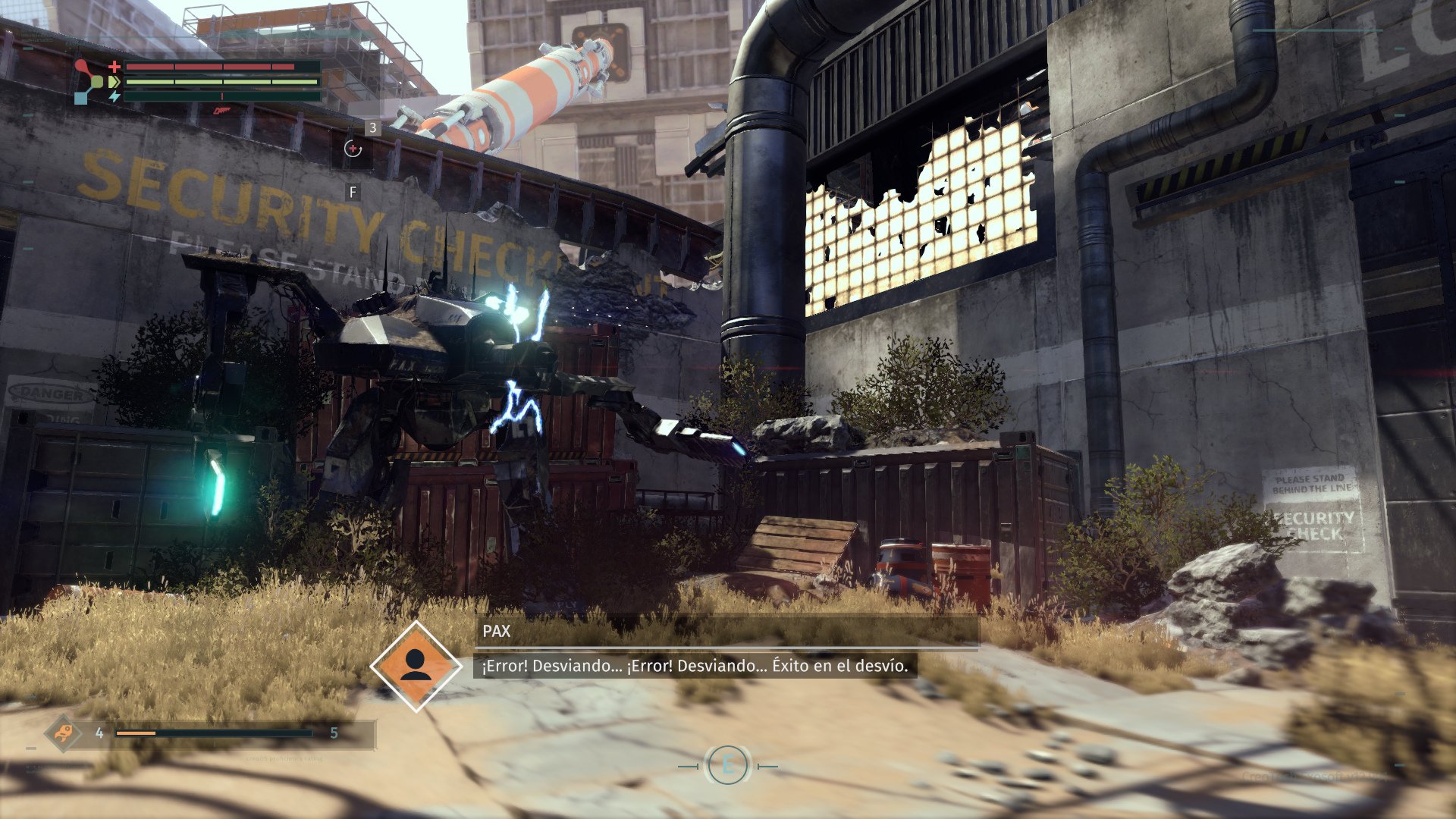
Task: Select the healing injectable icon
Action: click(353, 149)
